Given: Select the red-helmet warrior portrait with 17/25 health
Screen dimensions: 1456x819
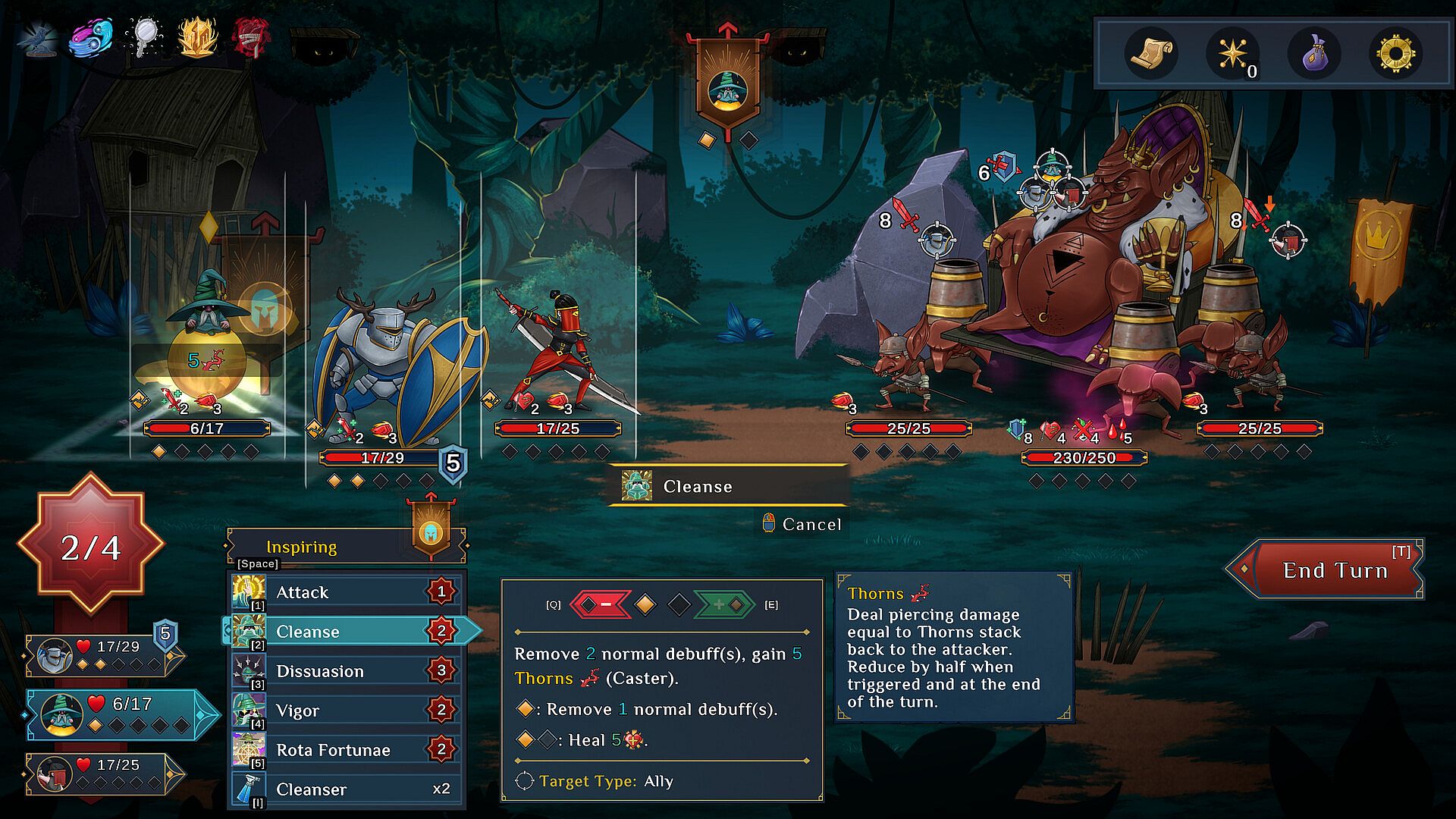Looking at the screenshot, I should [x=102, y=773].
